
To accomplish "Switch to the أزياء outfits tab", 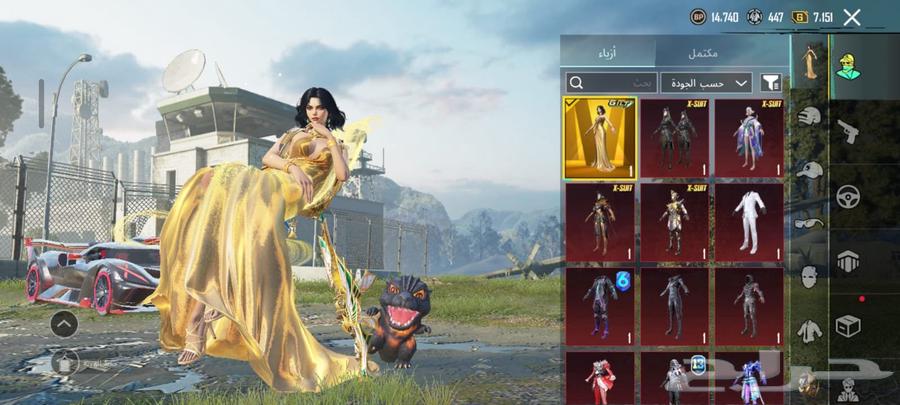I will coord(607,52).
